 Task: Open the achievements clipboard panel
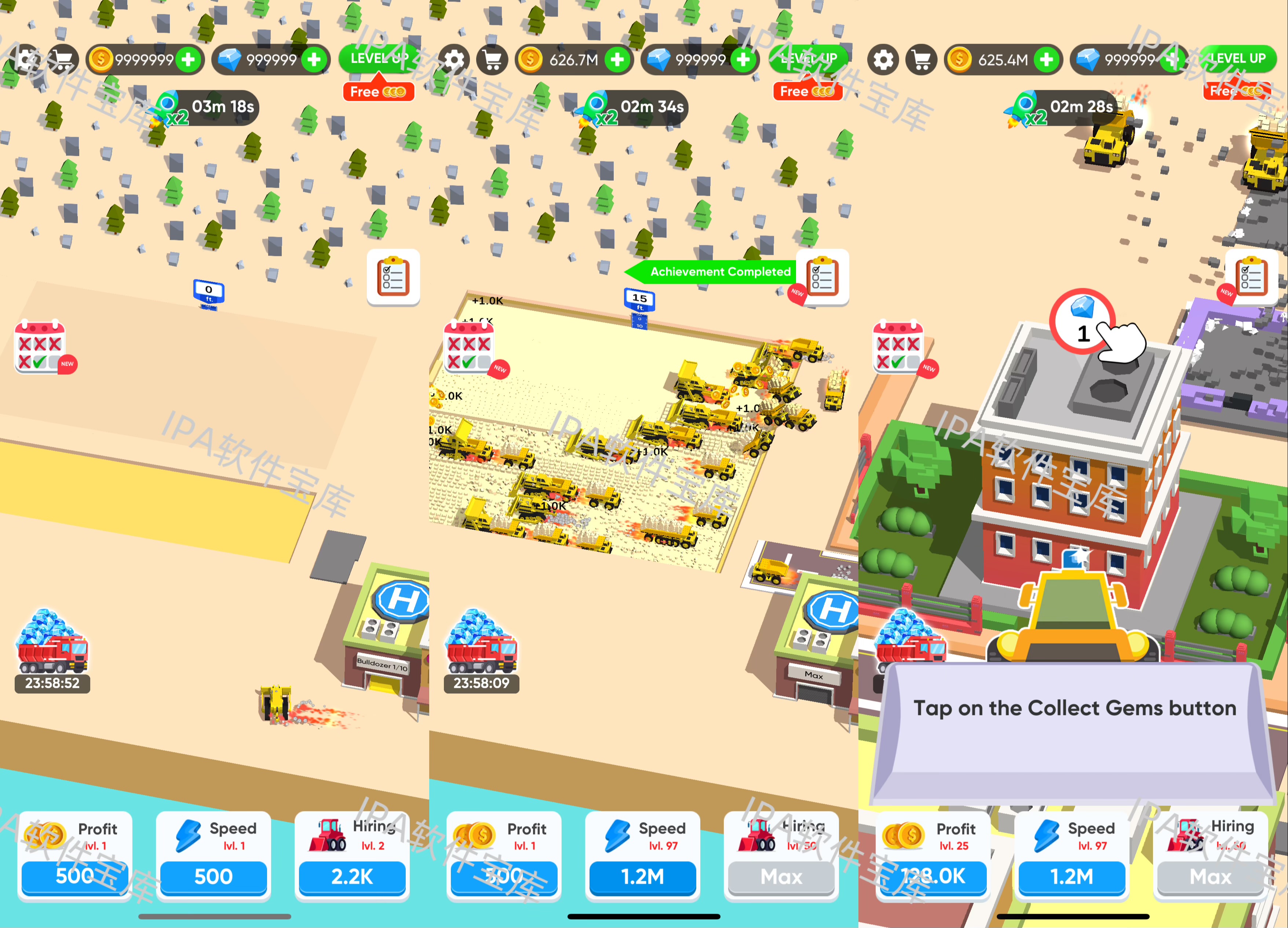tap(394, 279)
